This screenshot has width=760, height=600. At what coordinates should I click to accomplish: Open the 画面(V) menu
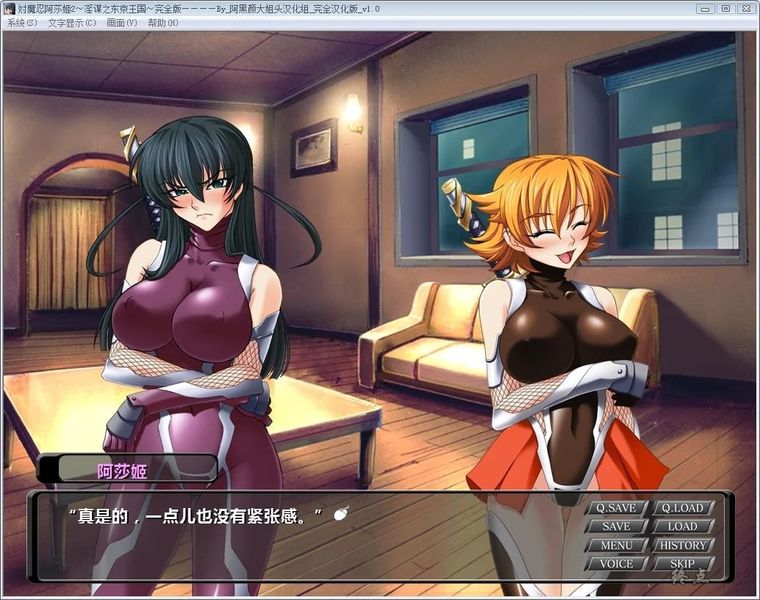click(124, 22)
